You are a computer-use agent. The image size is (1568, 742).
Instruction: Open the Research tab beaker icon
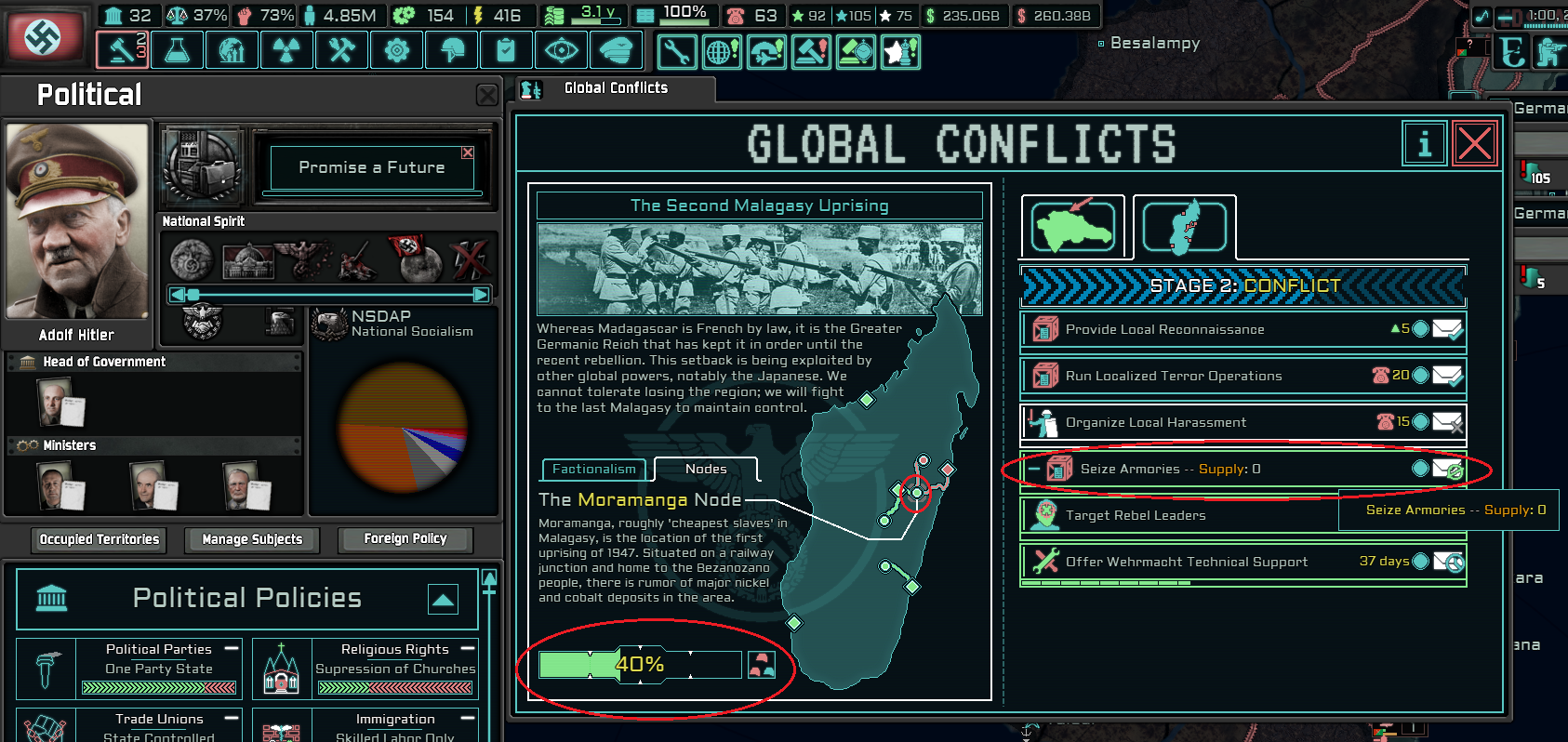(x=177, y=49)
